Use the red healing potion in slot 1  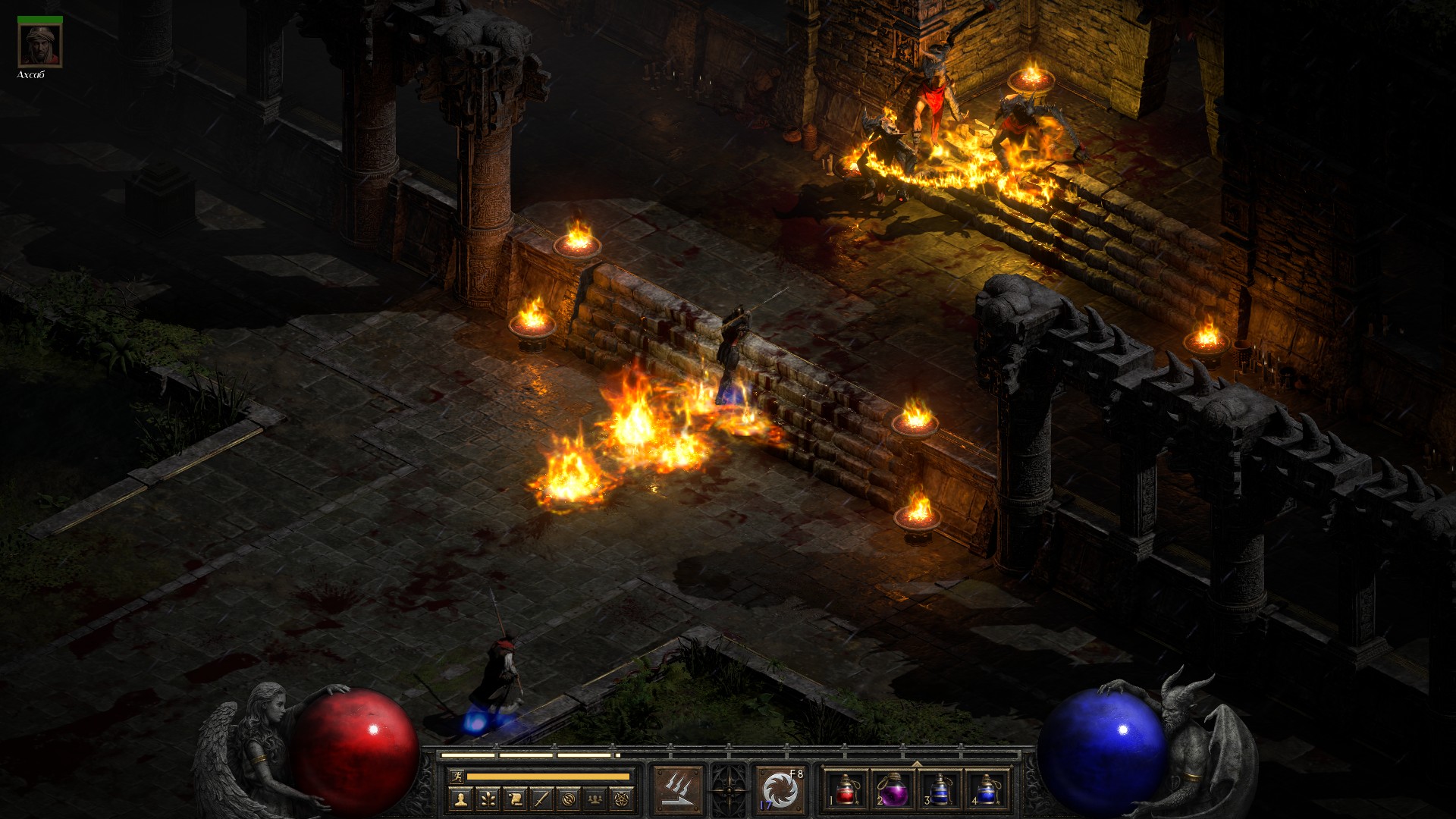[x=846, y=789]
